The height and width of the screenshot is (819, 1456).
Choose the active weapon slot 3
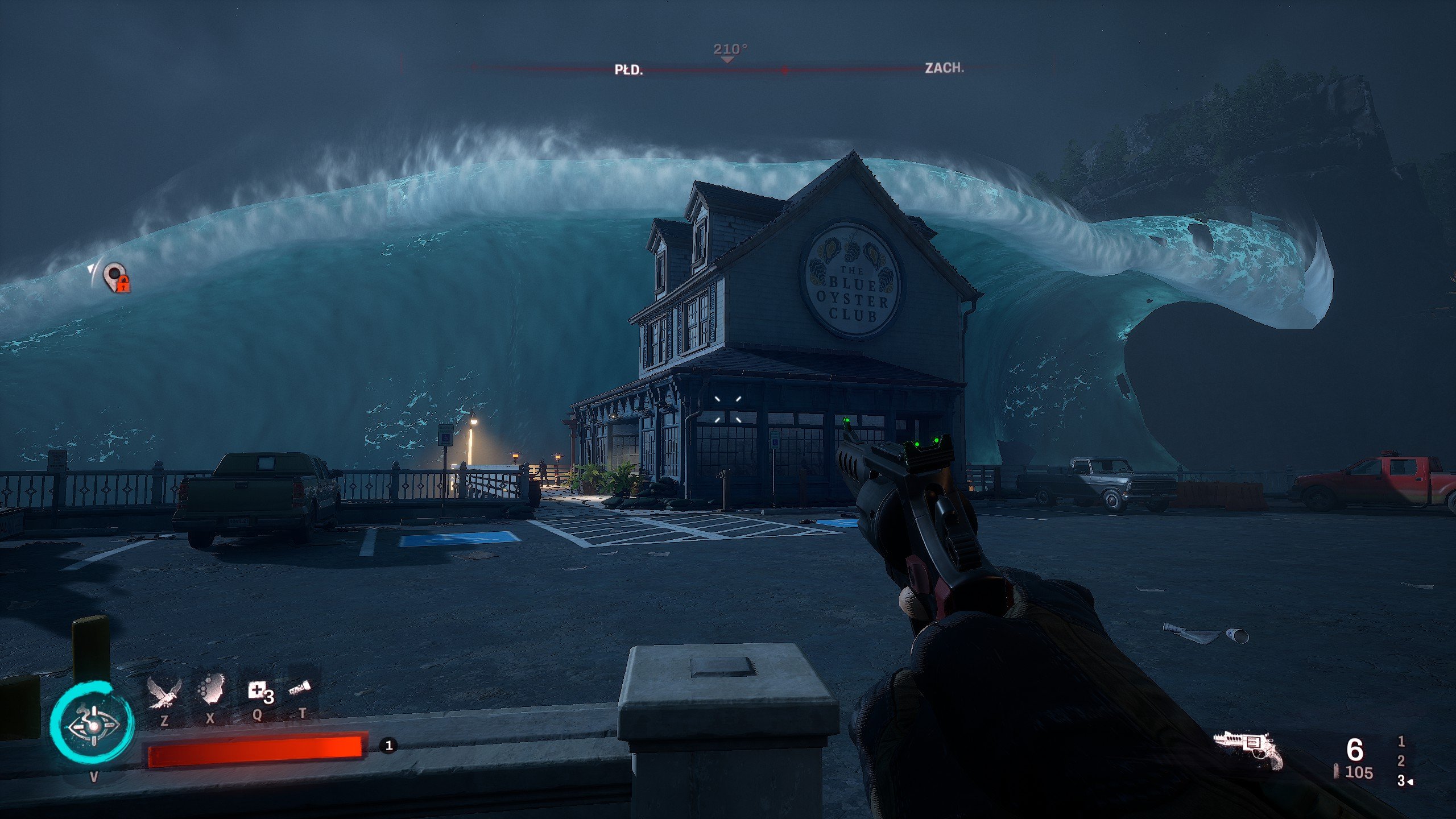tap(1402, 781)
